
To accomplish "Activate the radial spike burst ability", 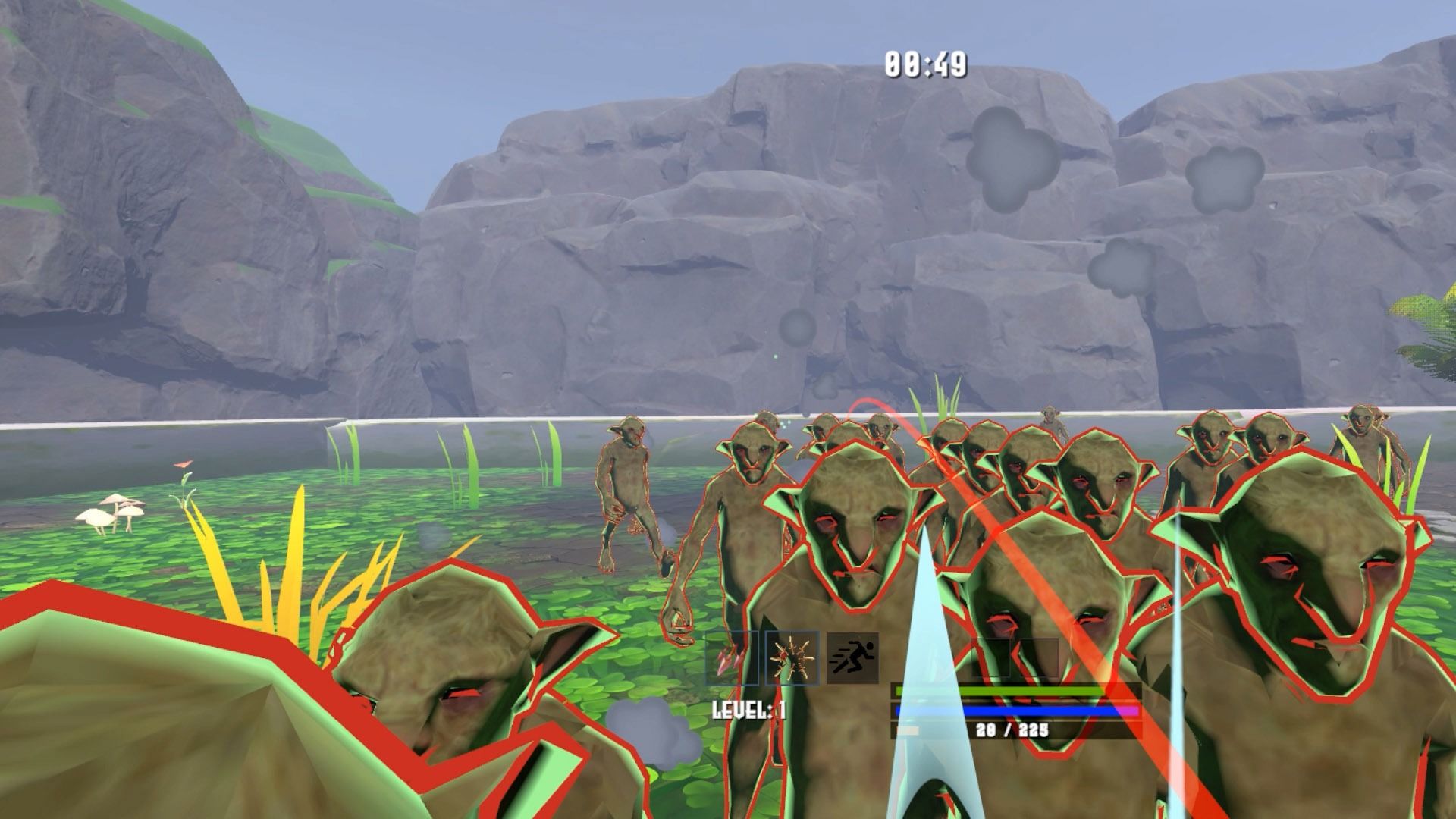I will tap(792, 657).
